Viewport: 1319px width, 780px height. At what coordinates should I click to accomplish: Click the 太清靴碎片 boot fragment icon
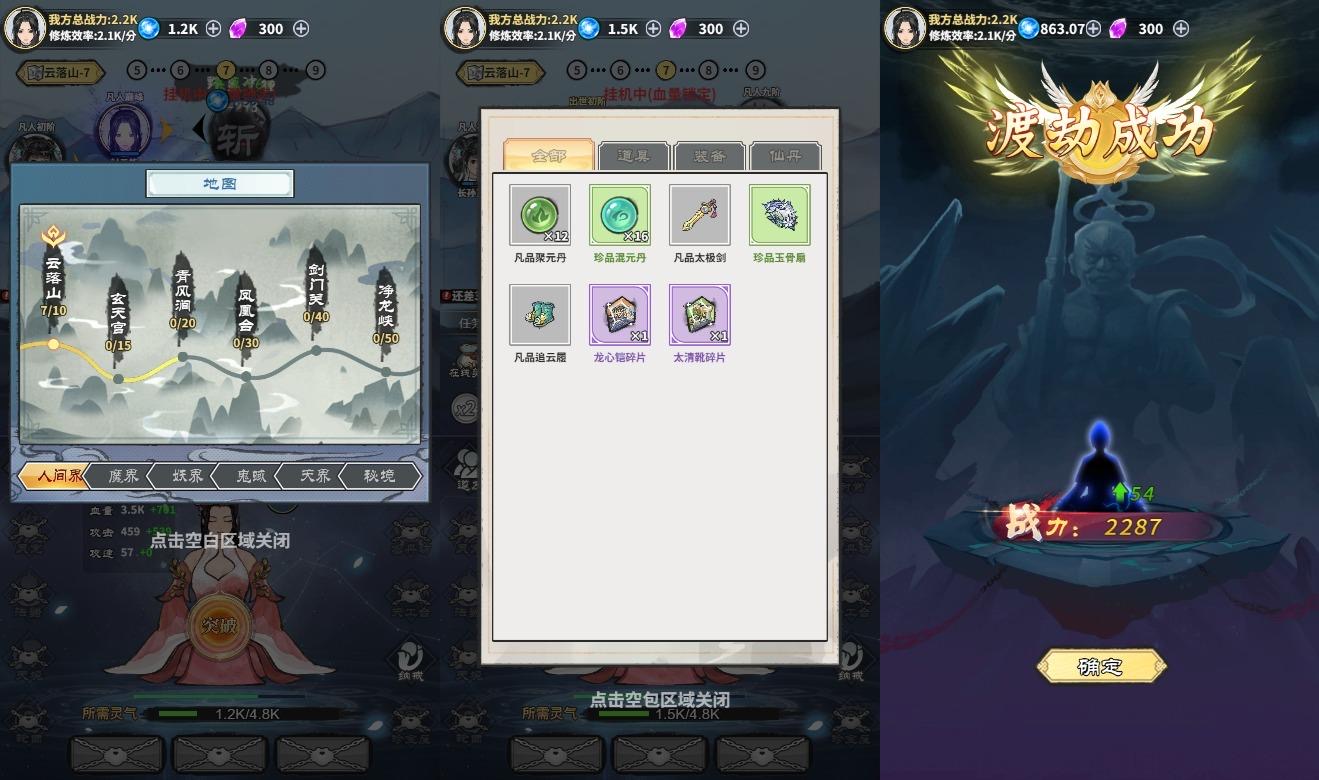(x=699, y=313)
